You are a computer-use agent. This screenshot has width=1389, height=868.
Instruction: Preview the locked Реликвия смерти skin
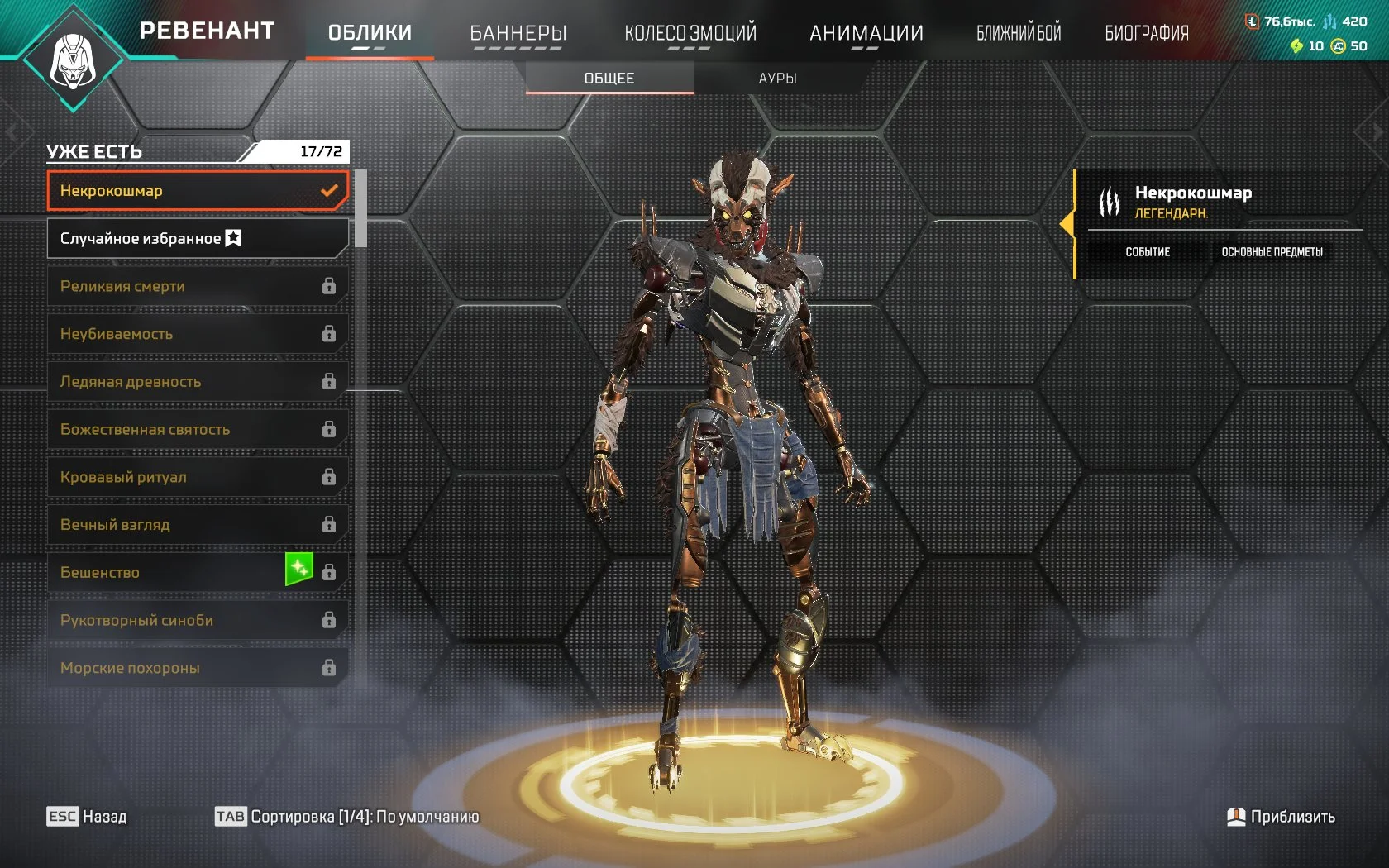[197, 286]
